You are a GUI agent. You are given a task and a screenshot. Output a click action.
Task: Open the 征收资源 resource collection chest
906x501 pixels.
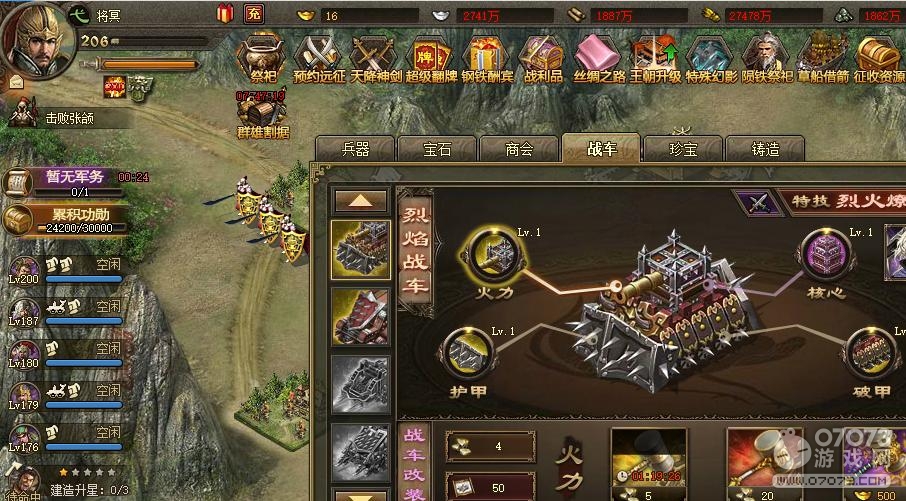[x=878, y=55]
